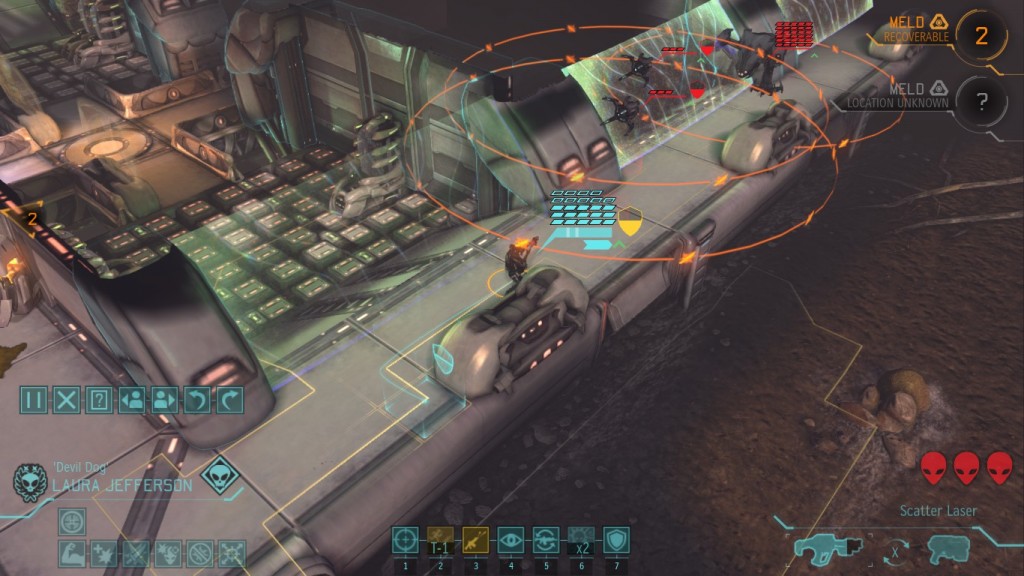Rotate the camera clockwise
Screen dimensions: 1024x576
point(230,400)
